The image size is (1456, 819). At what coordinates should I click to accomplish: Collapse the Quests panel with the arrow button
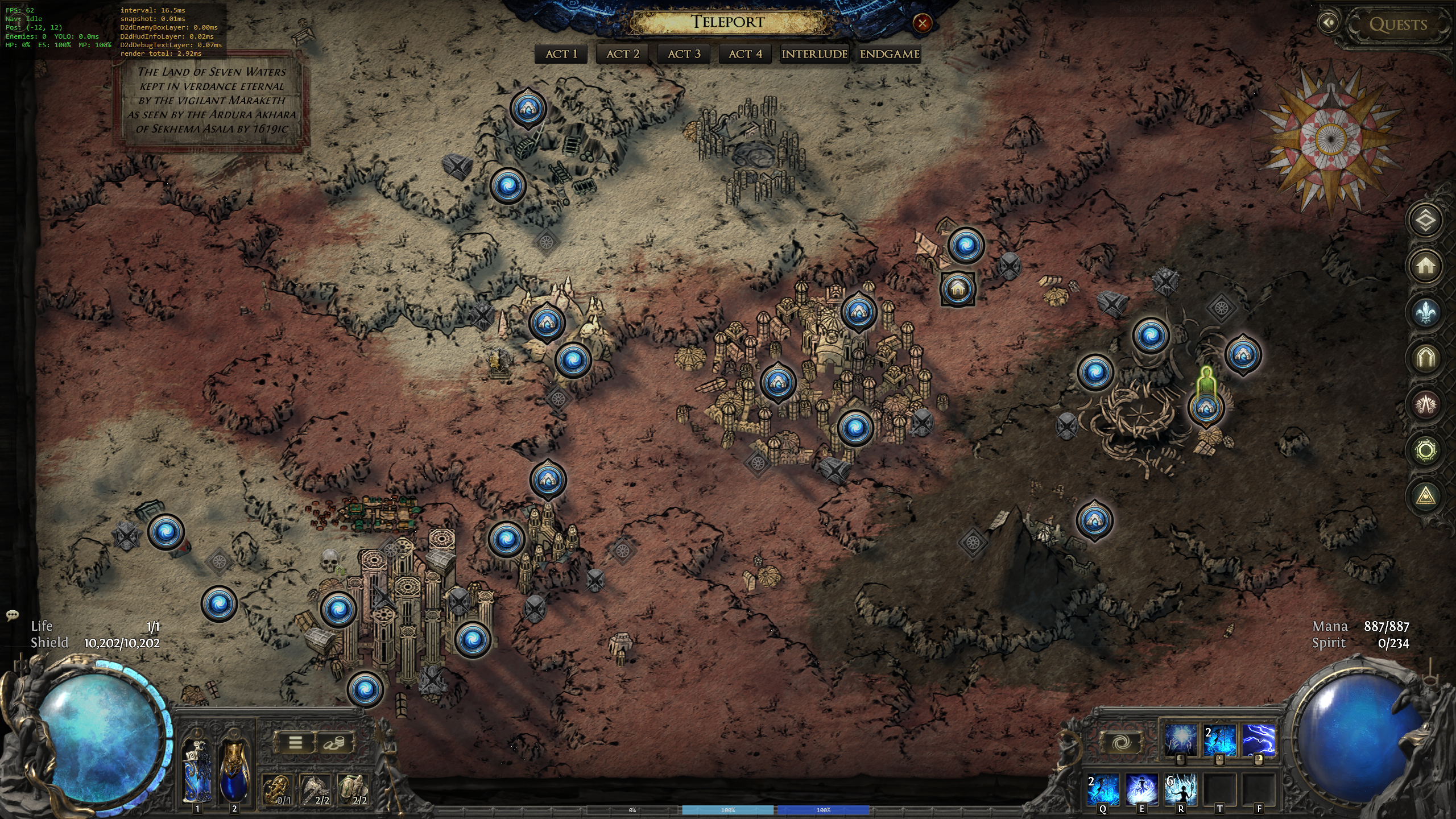(x=1329, y=23)
